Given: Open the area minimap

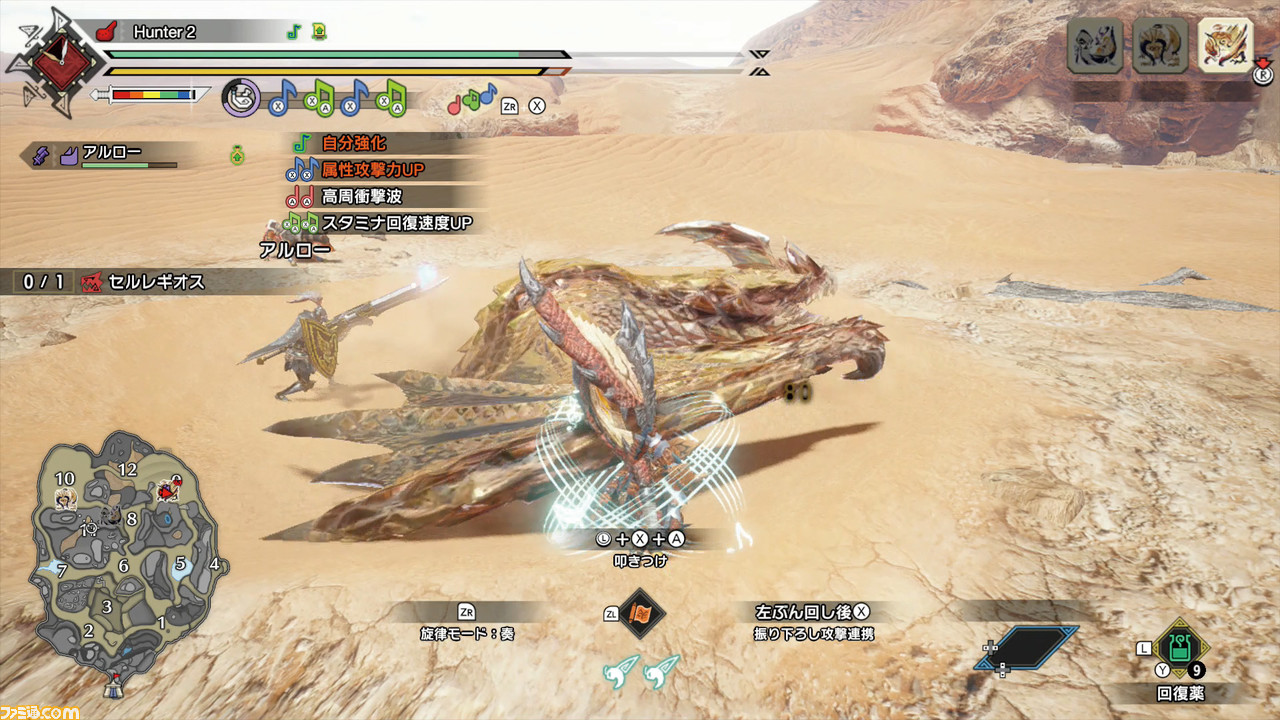Looking at the screenshot, I should point(120,560).
